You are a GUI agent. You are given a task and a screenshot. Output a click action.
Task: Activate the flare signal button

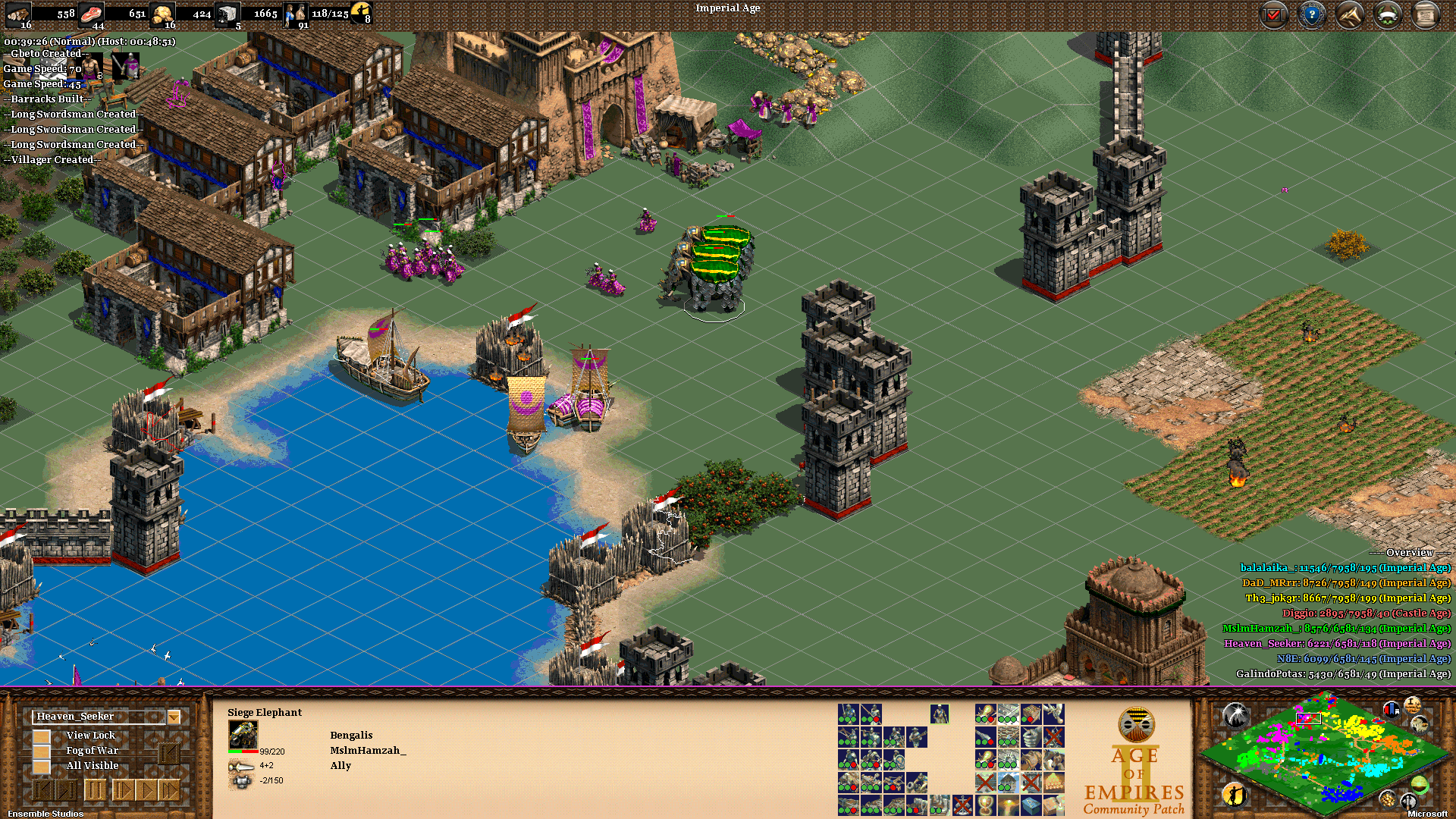1235,714
